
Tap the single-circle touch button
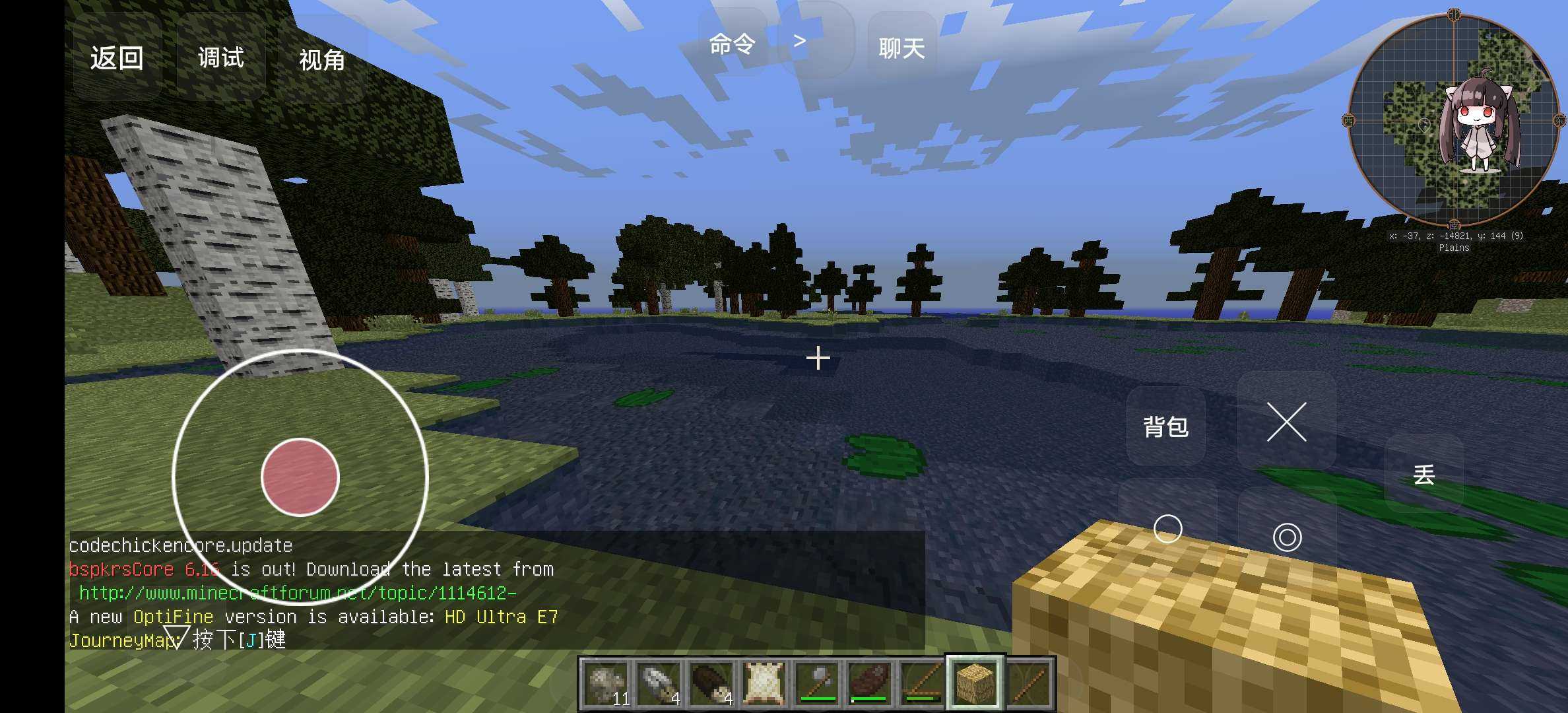[x=1167, y=529]
